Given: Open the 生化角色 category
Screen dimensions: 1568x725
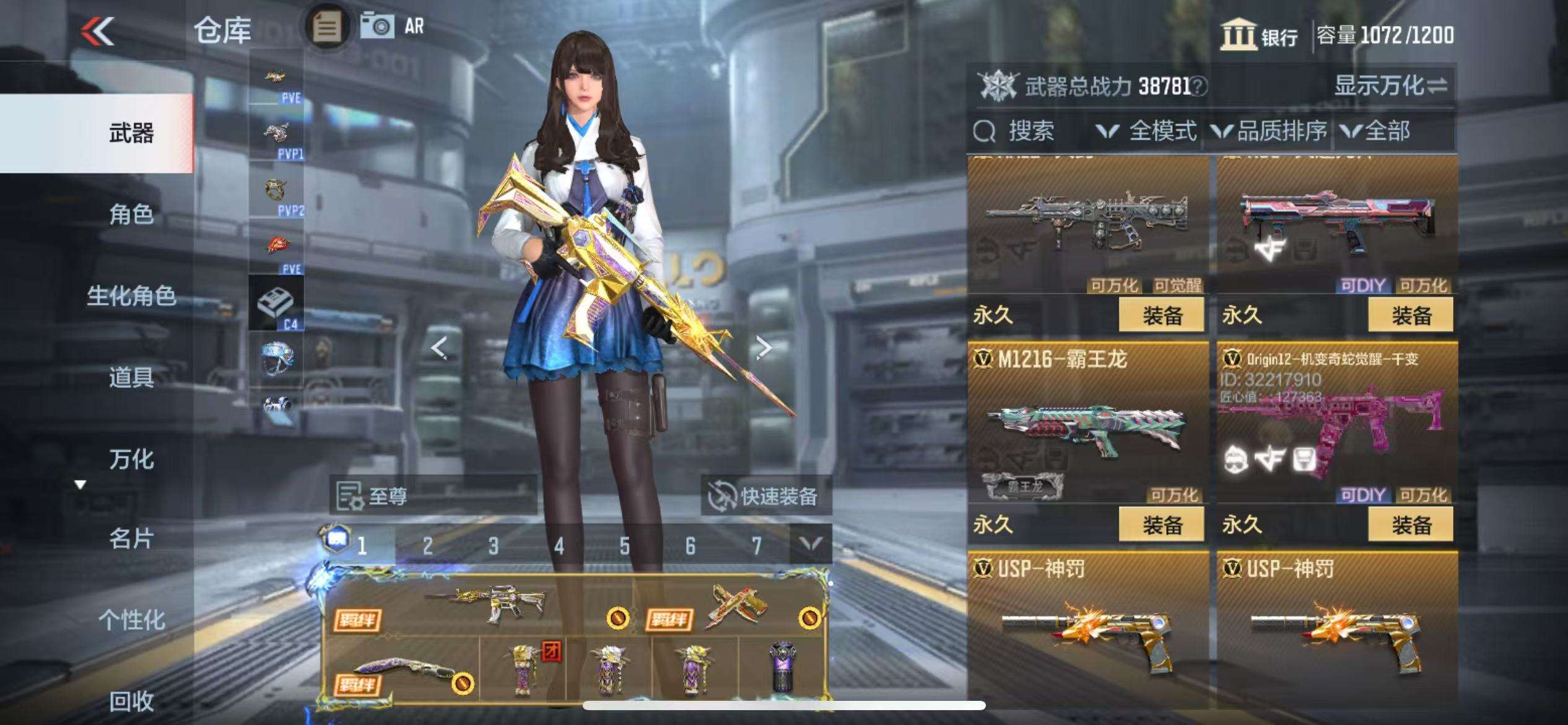Looking at the screenshot, I should pyautogui.click(x=131, y=296).
